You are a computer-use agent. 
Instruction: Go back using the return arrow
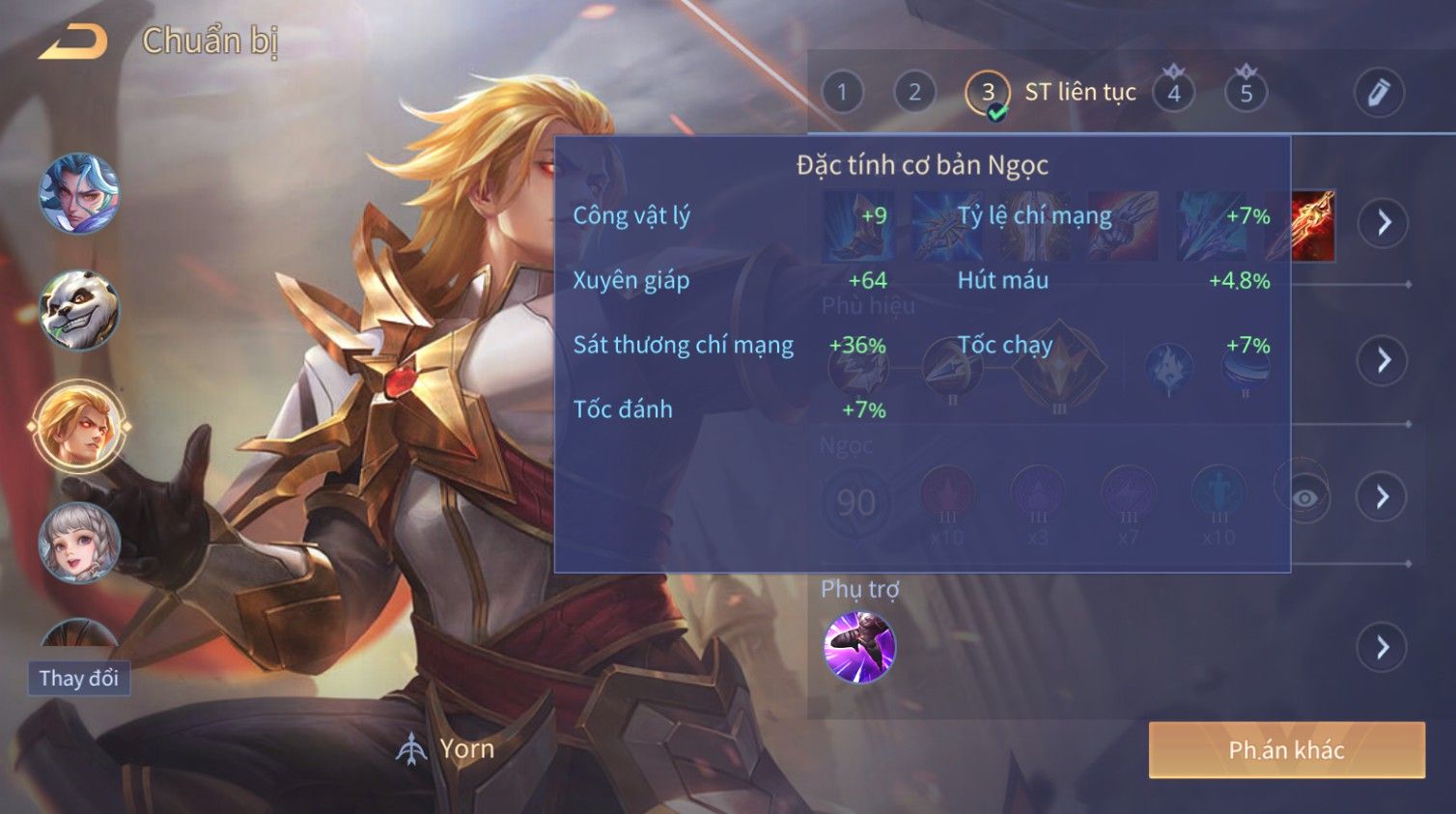coord(73,42)
